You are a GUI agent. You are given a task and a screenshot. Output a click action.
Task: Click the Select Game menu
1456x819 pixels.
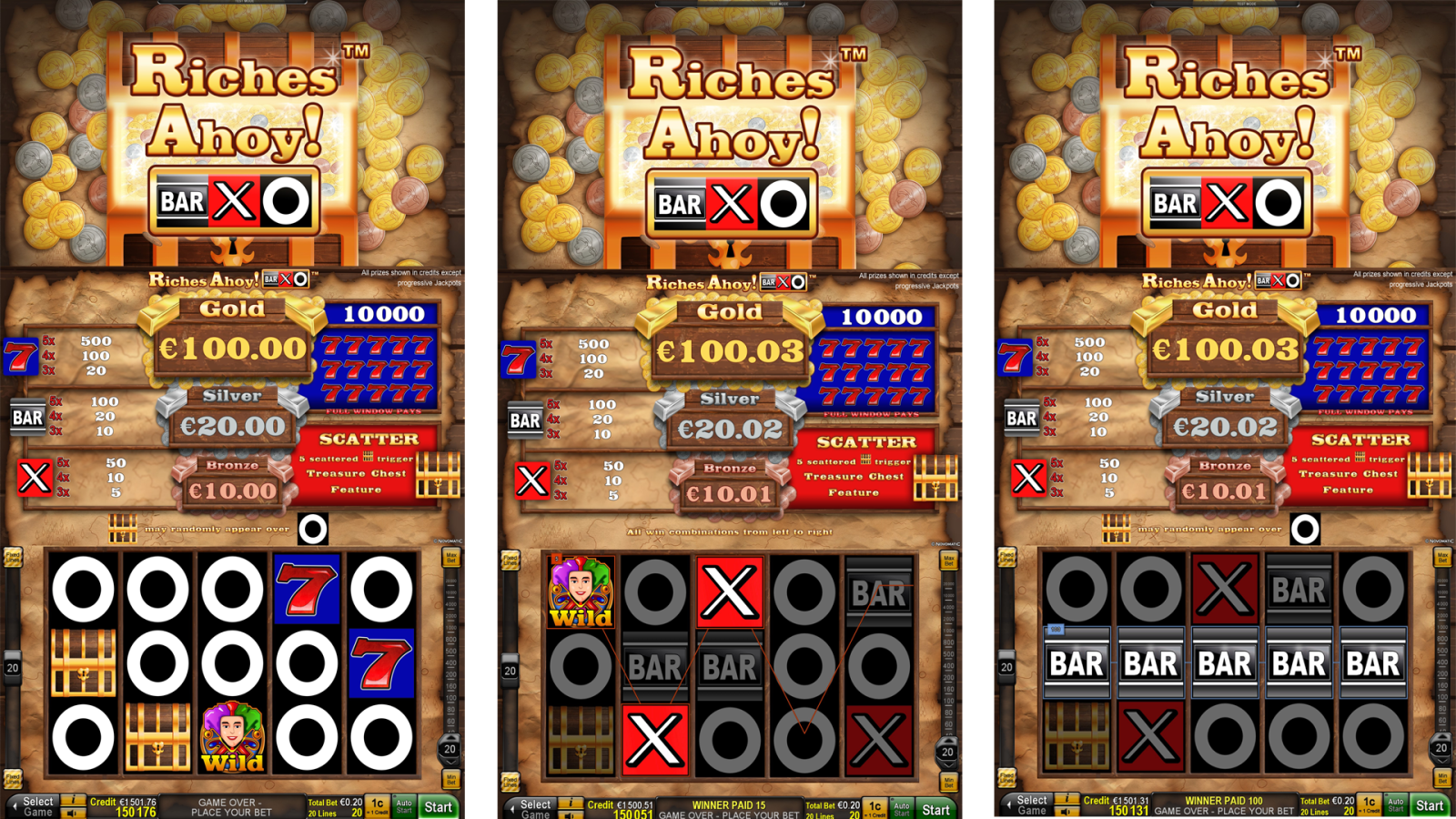(39, 804)
